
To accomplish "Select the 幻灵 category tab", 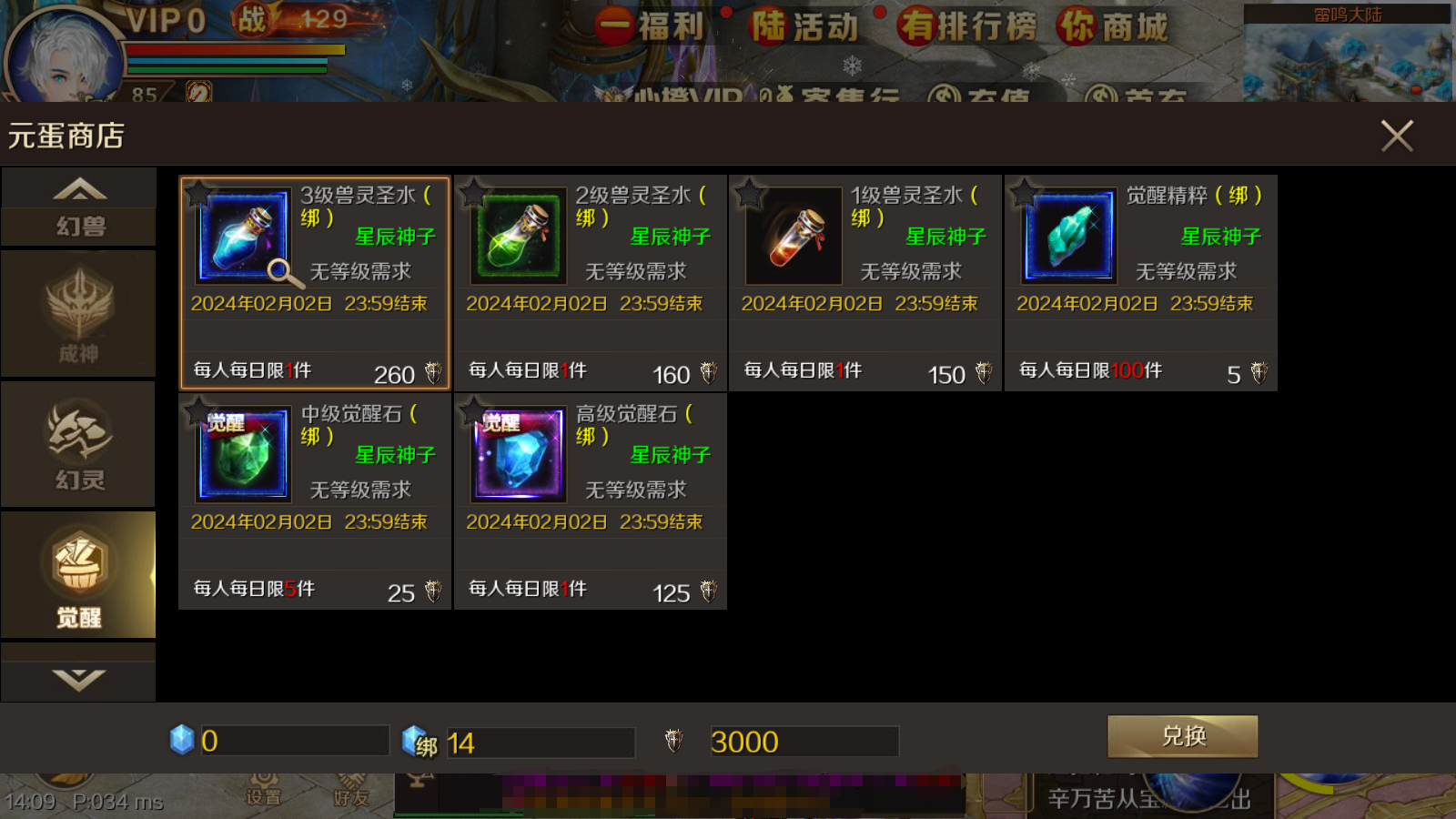I will tap(79, 445).
